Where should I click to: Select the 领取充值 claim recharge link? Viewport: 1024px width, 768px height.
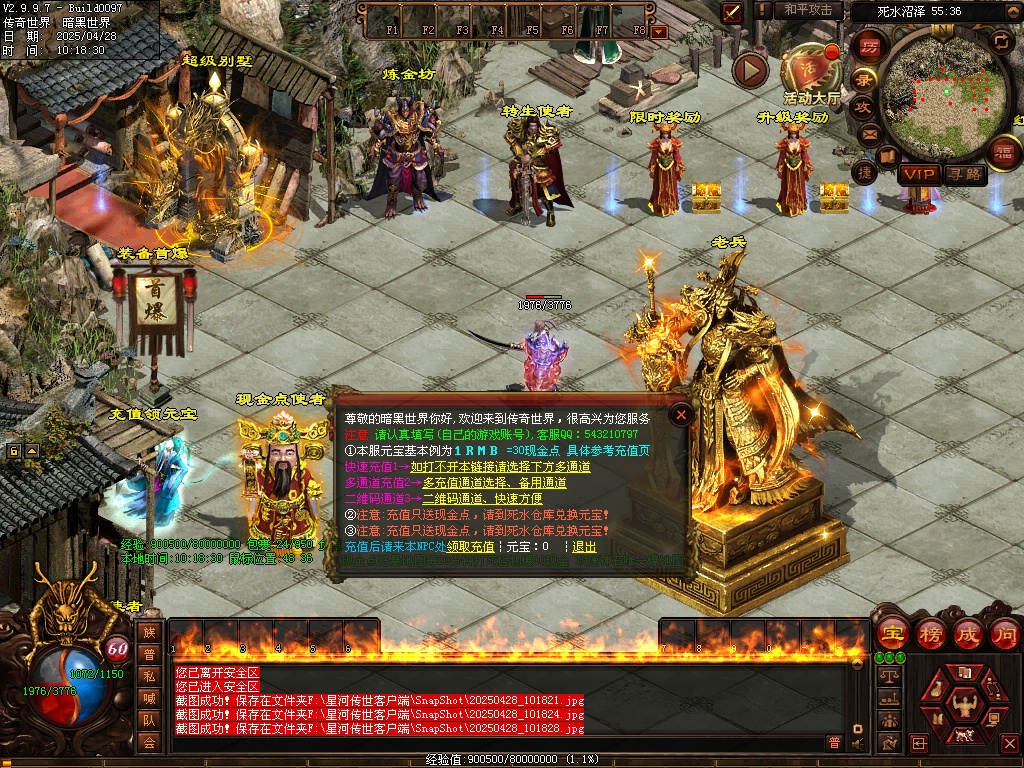tap(470, 547)
